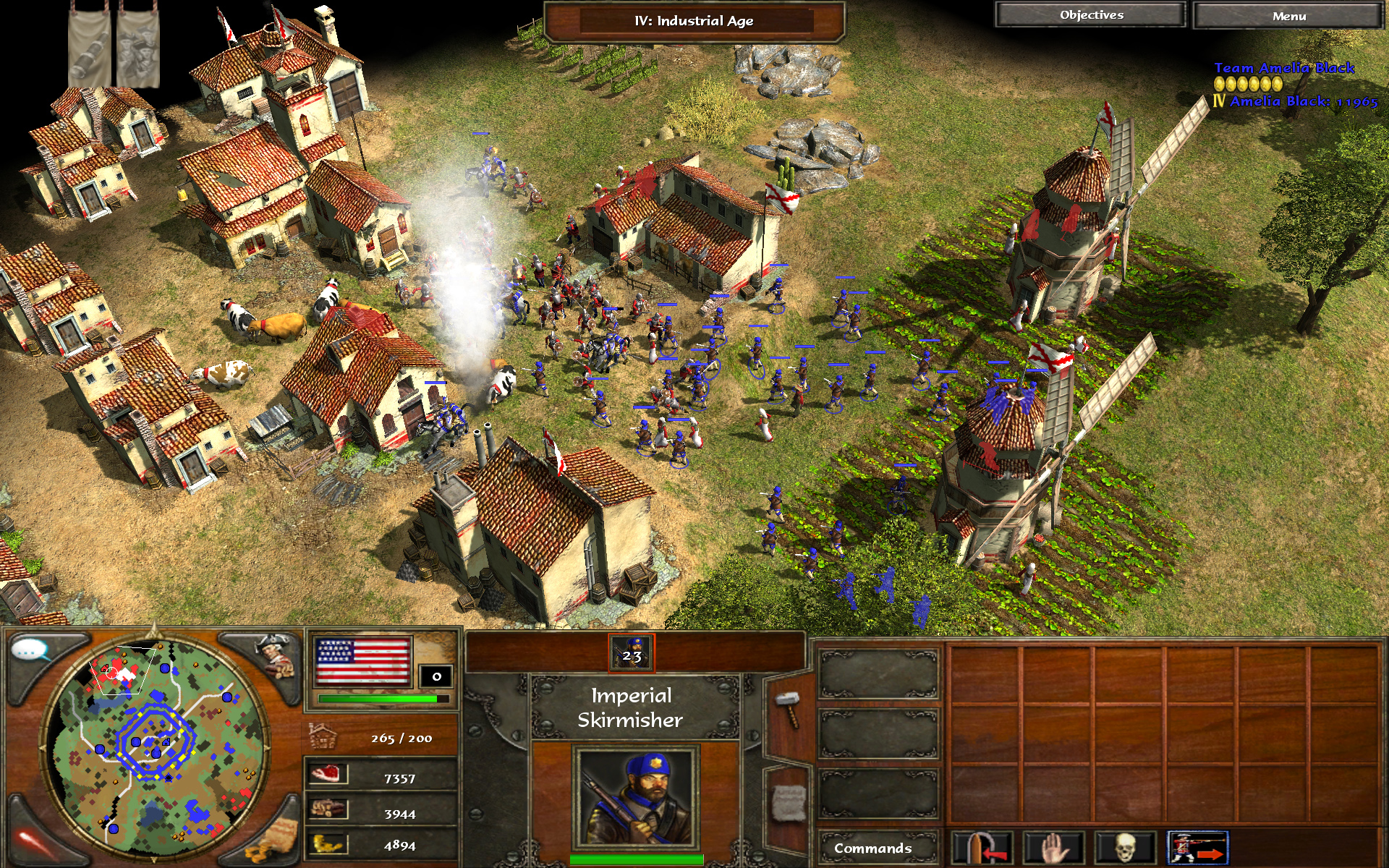Click the Industrial Age banner
Viewport: 1389px width, 868px height.
[694, 22]
